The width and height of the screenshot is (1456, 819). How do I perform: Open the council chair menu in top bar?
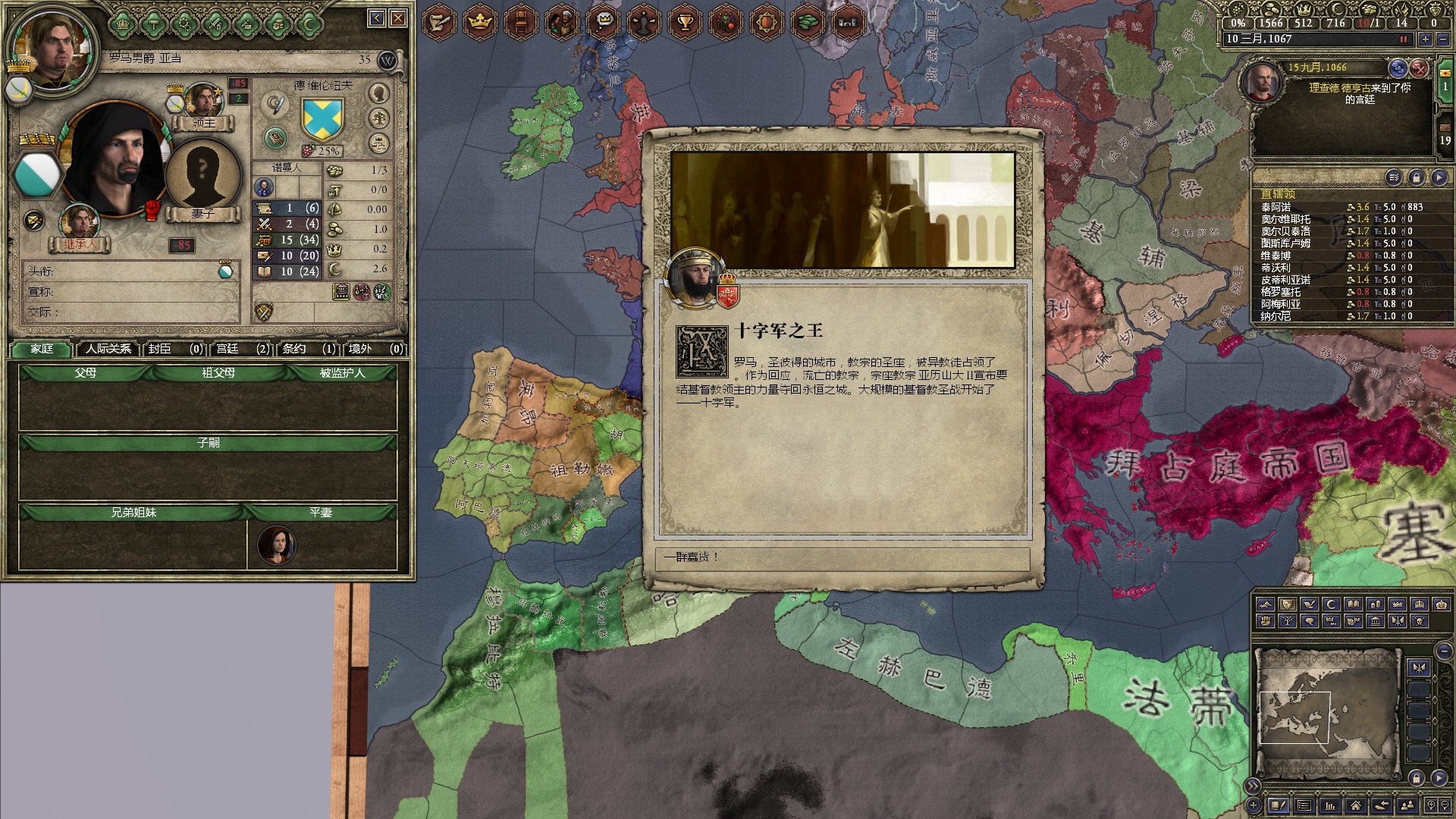point(521,22)
